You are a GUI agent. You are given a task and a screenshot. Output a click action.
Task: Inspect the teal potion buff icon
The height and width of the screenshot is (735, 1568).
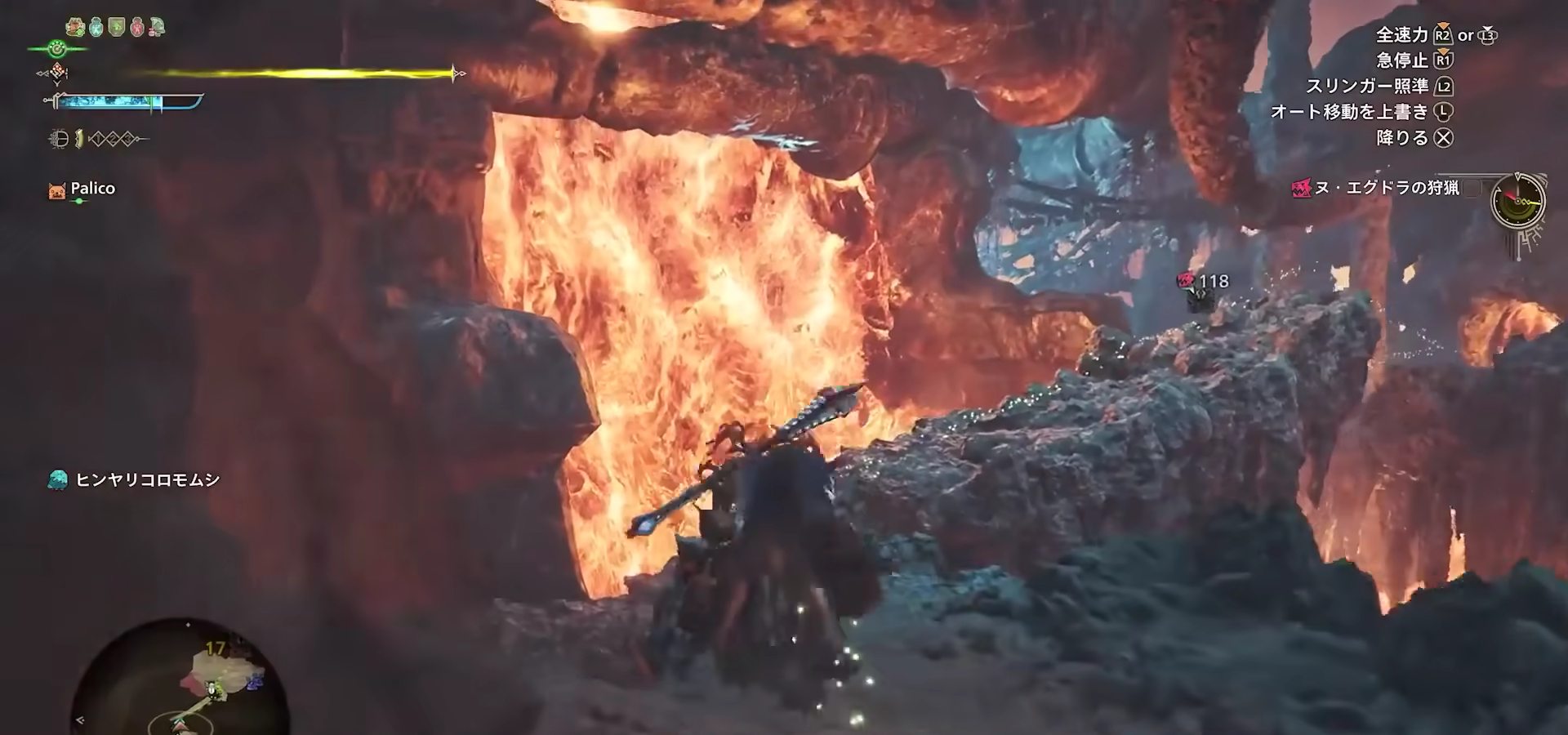(96, 27)
